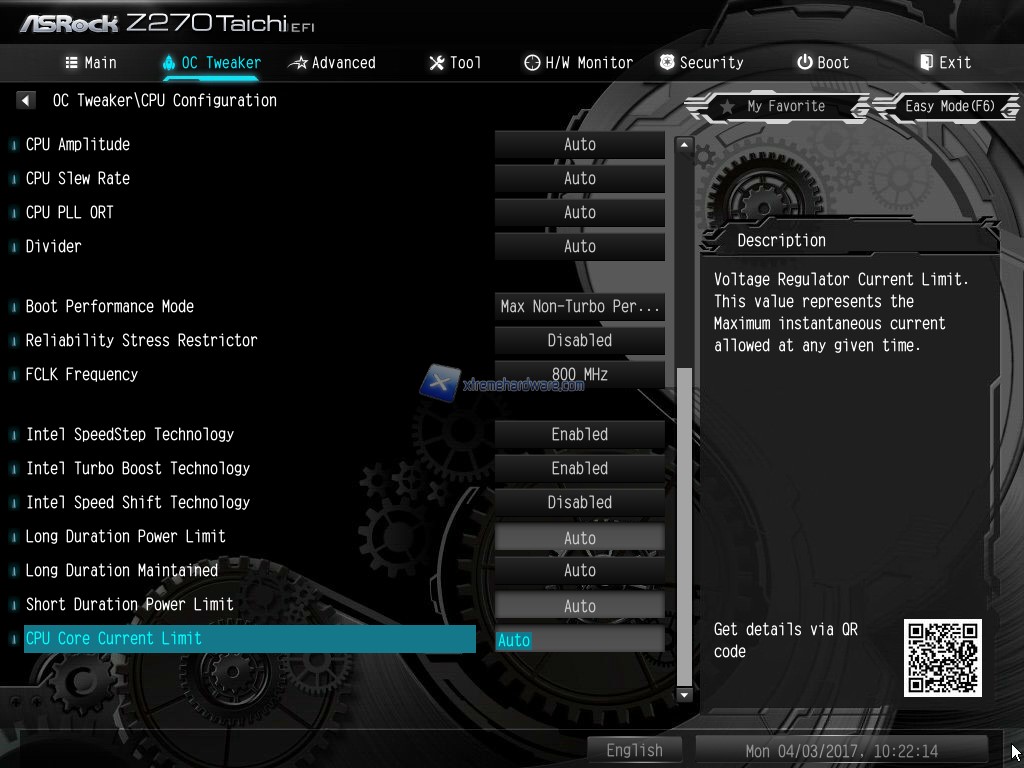Select the Tool tab

tap(455, 62)
